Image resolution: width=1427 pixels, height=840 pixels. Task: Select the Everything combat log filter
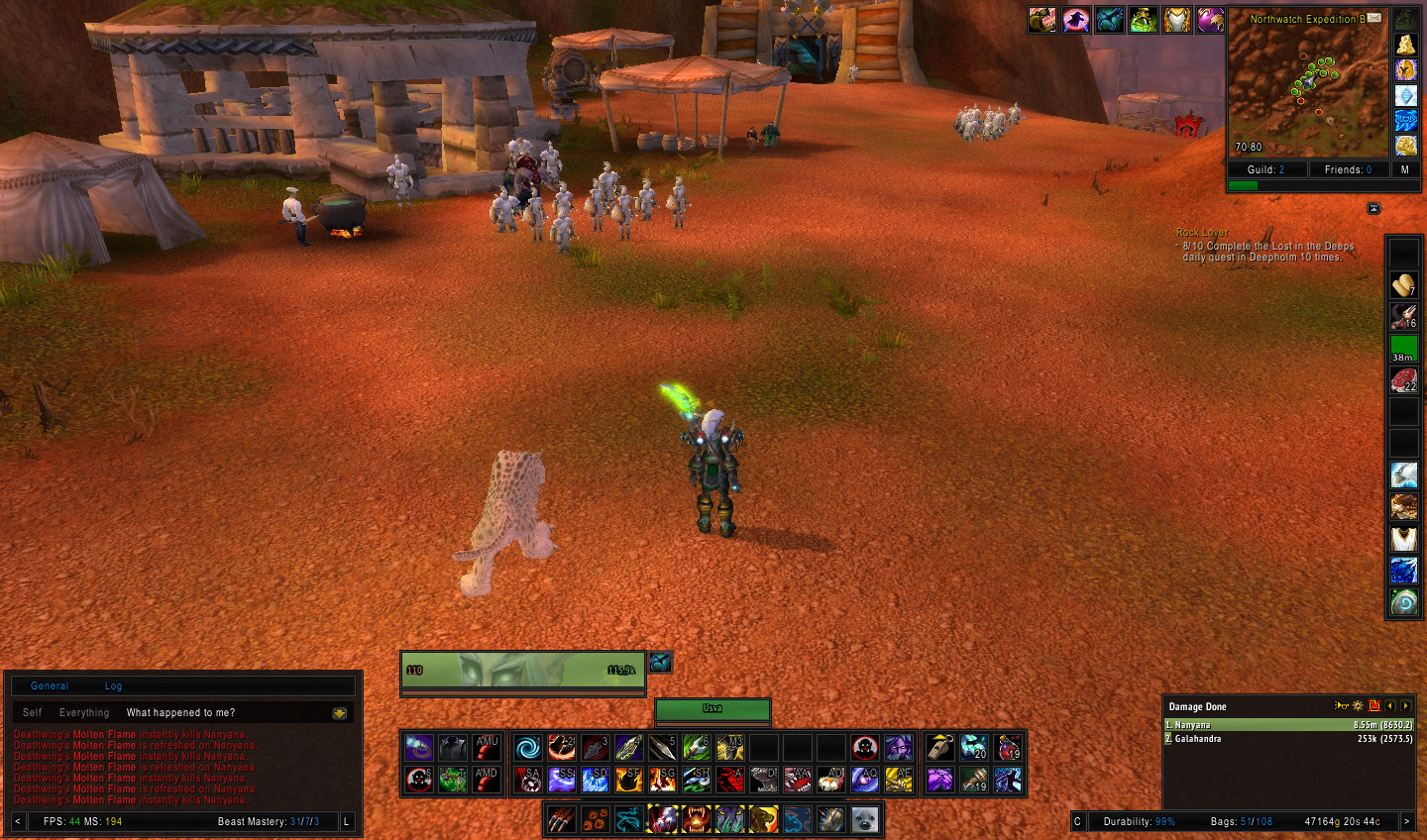pyautogui.click(x=84, y=712)
